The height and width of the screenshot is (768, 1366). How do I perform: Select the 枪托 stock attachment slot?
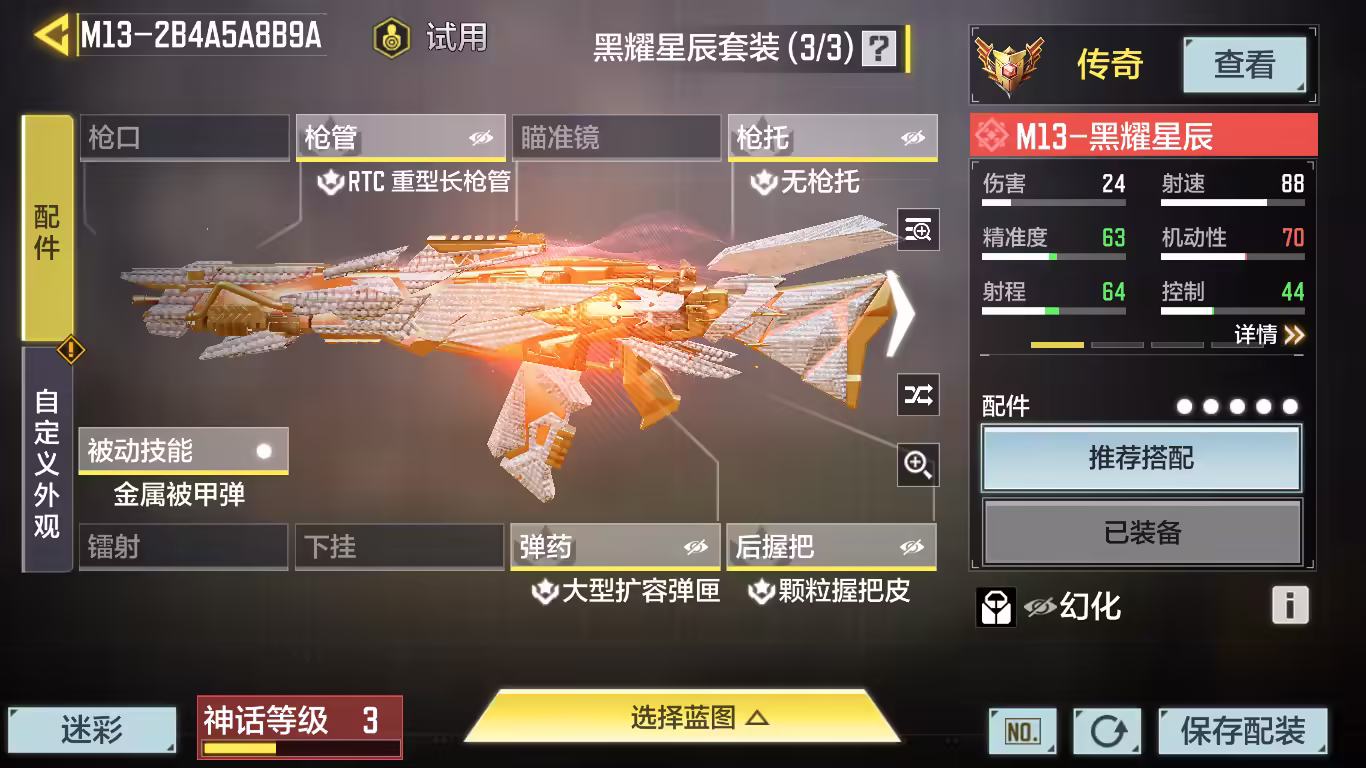[832, 138]
